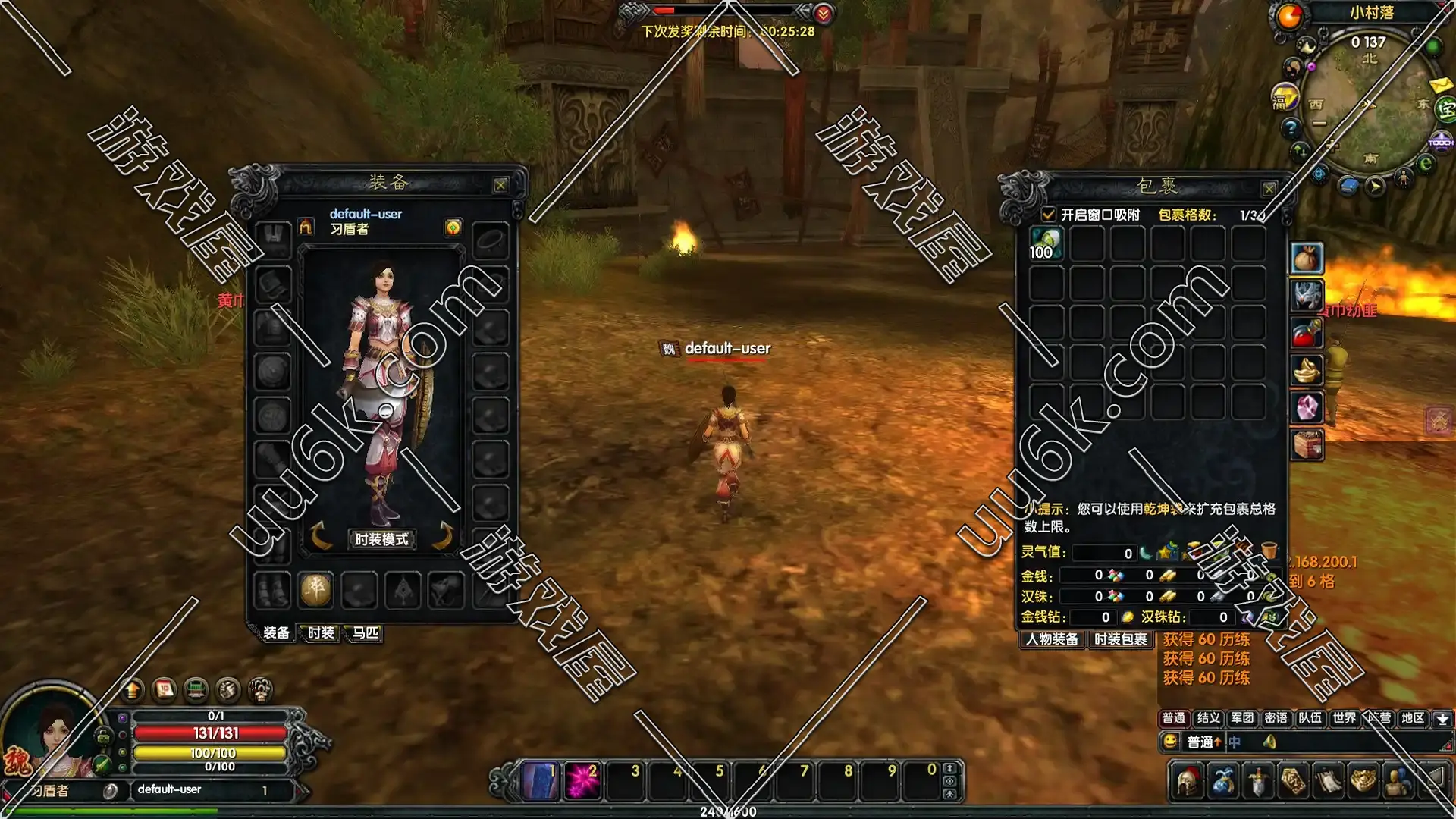1456x819 pixels.
Task: Open the 人物装备 bag tab
Action: pos(1052,639)
